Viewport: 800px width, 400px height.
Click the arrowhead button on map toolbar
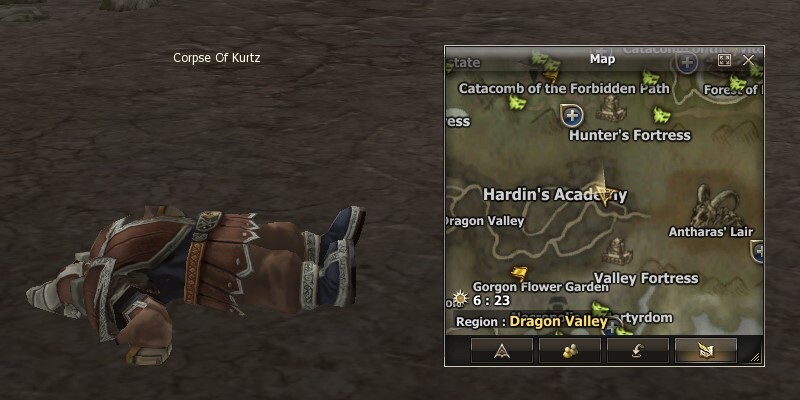tap(502, 350)
